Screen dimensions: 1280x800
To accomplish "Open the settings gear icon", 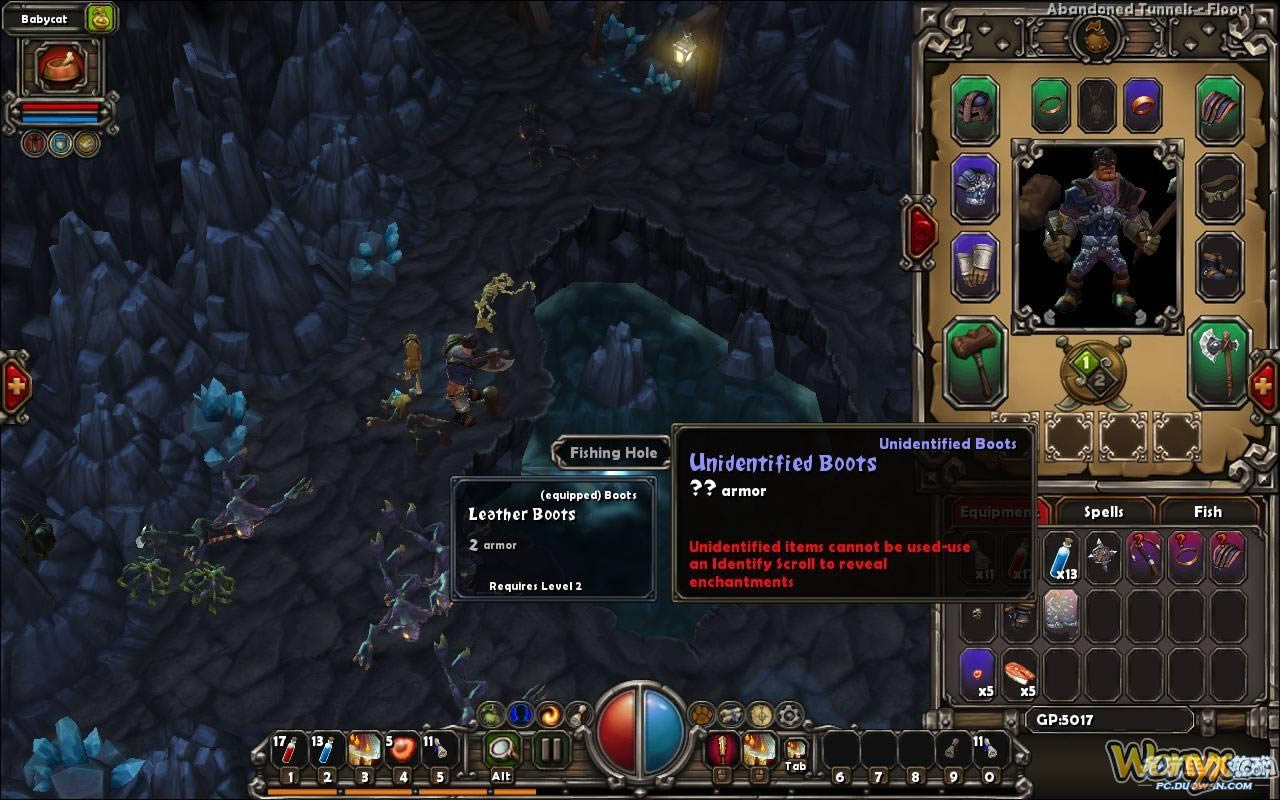I will pos(790,714).
